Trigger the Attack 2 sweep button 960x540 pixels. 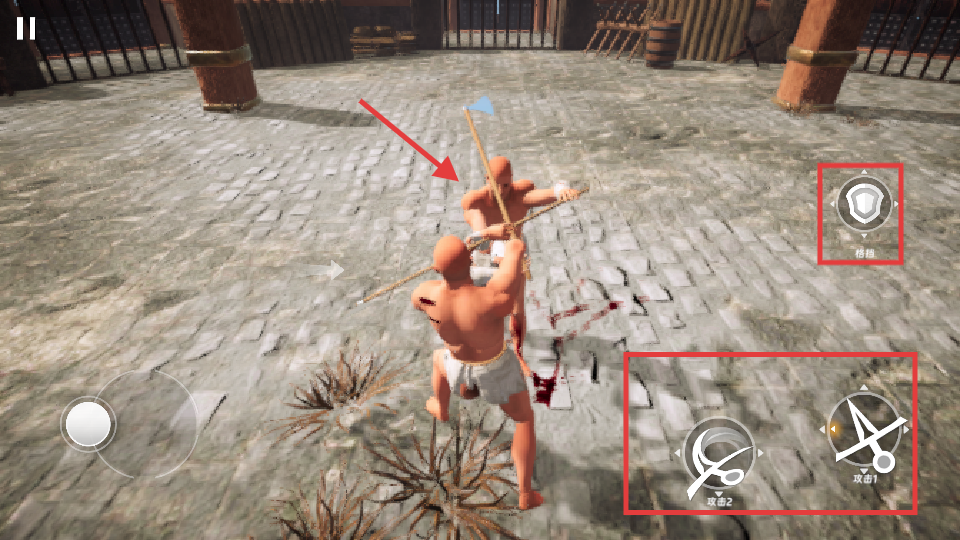[718, 455]
